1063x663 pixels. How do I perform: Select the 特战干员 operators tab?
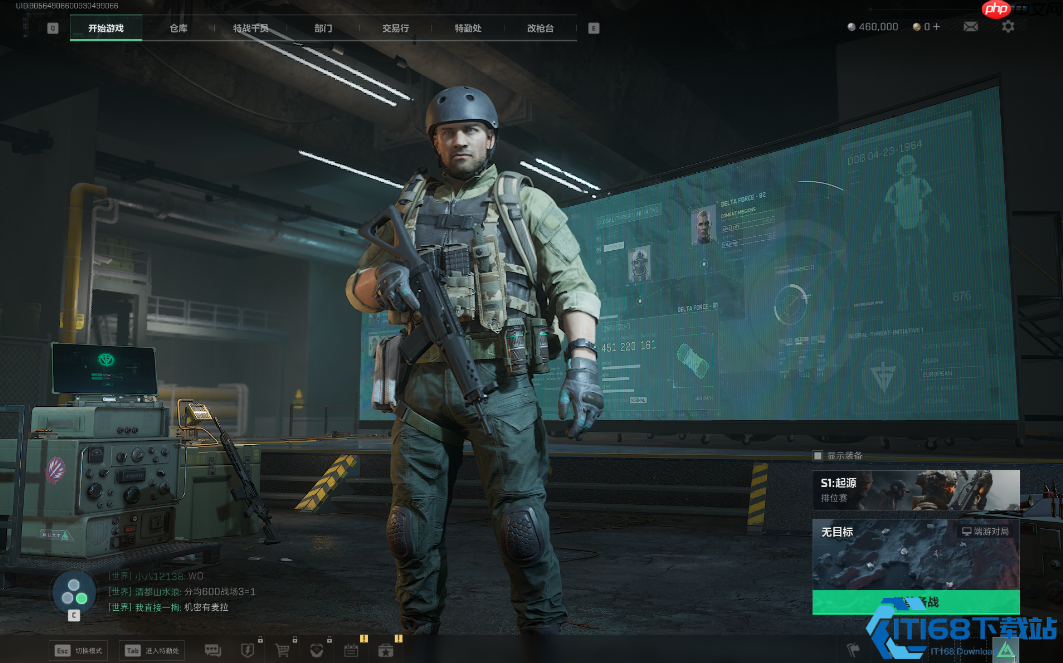pyautogui.click(x=251, y=28)
